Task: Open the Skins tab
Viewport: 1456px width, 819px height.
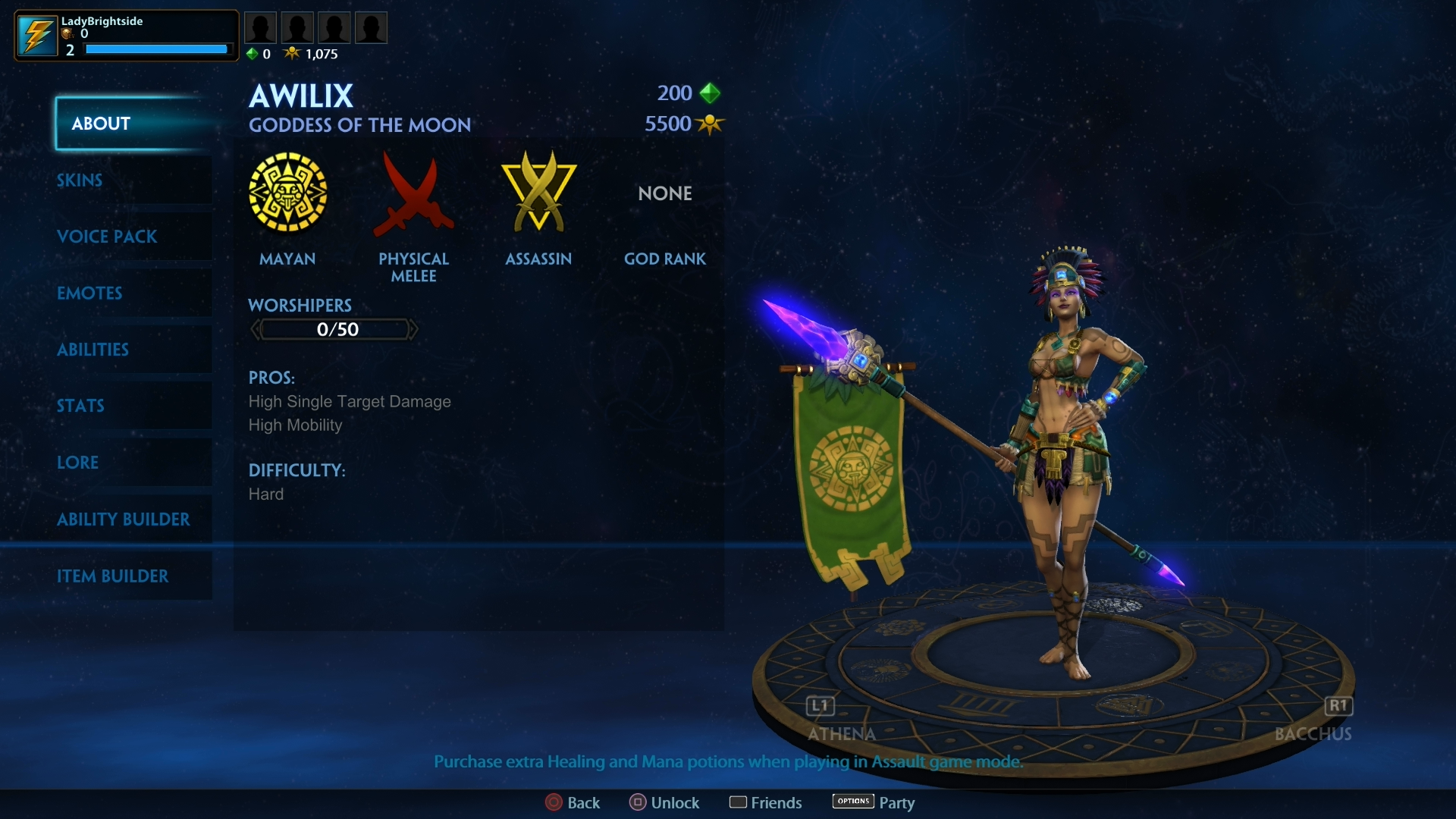Action: click(79, 180)
